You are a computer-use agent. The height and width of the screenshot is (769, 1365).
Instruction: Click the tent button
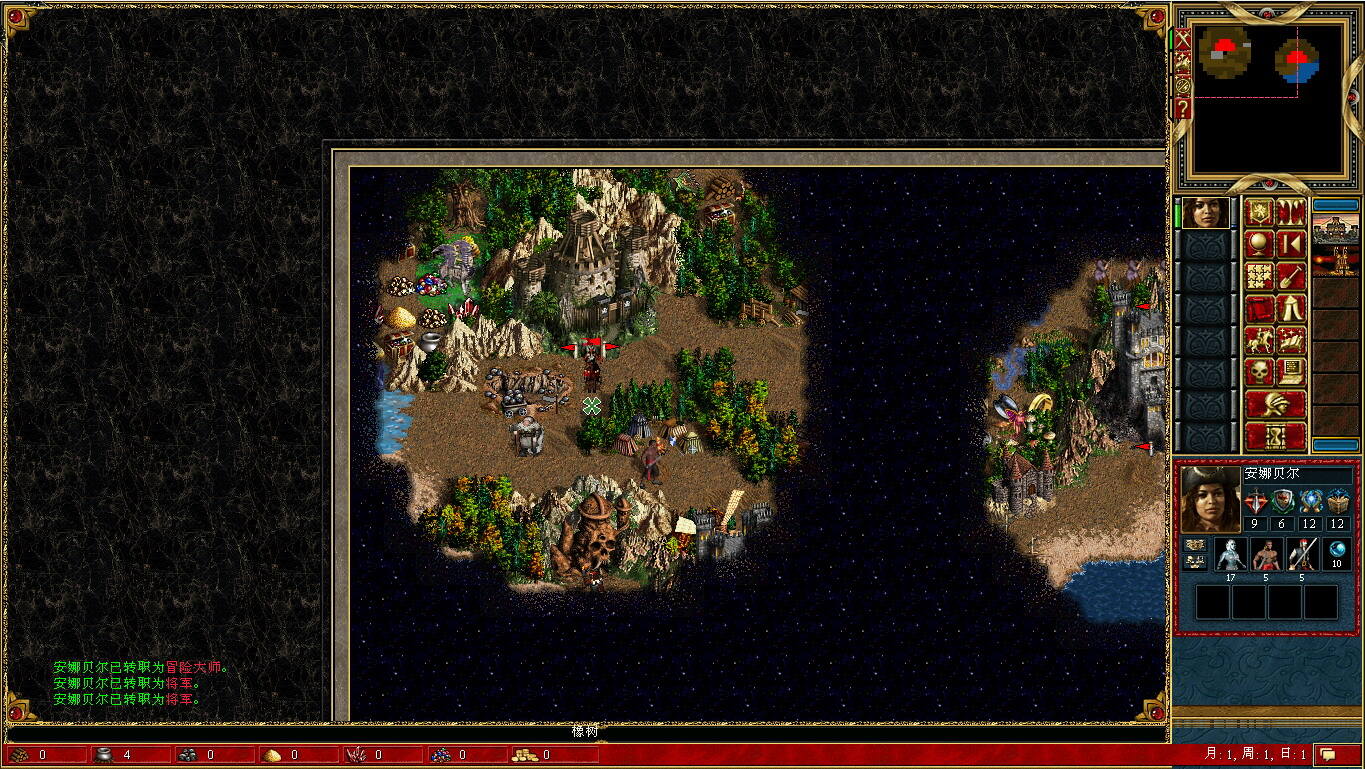tap(1291, 308)
